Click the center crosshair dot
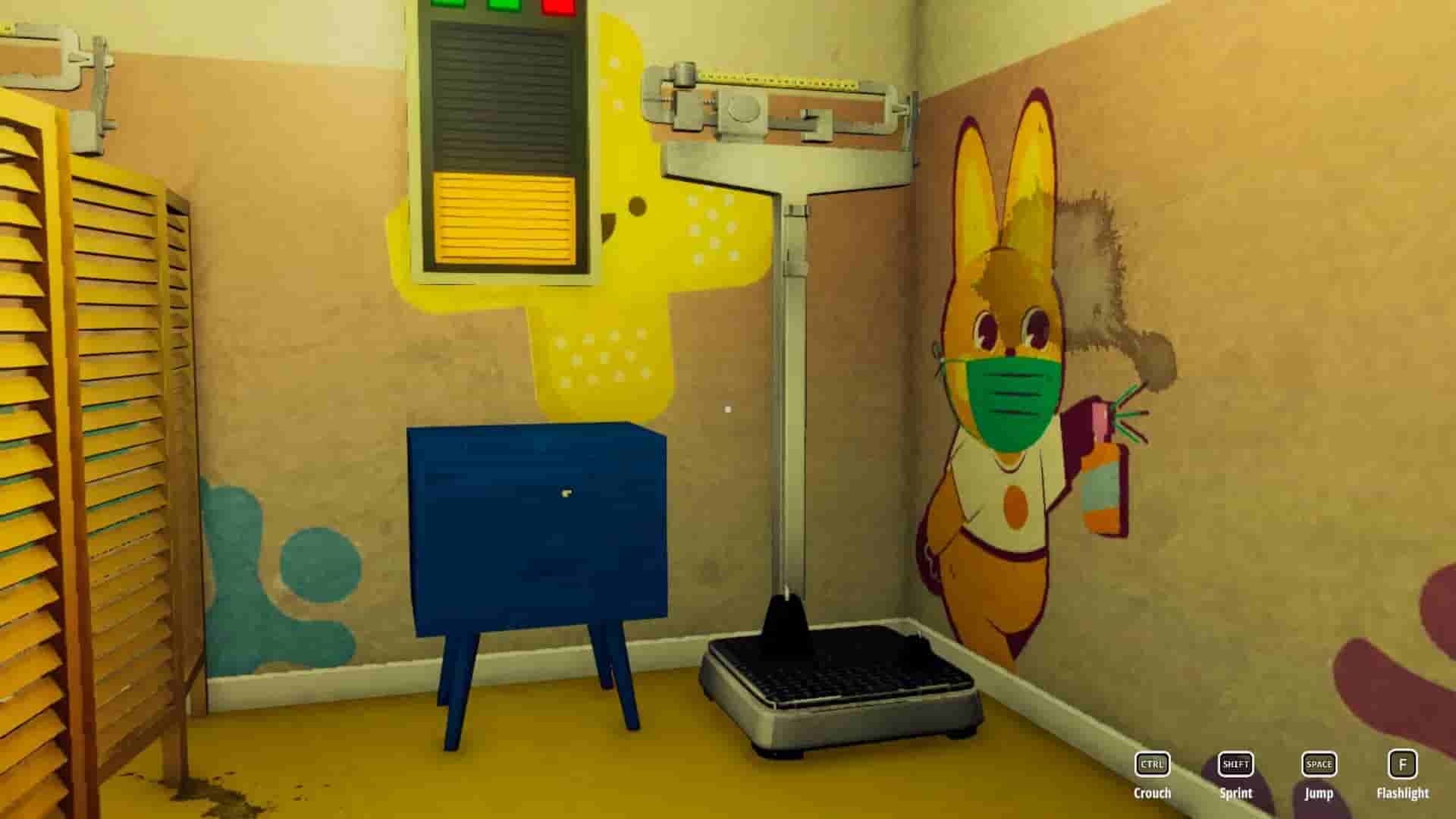The image size is (1456, 819). tap(730, 409)
